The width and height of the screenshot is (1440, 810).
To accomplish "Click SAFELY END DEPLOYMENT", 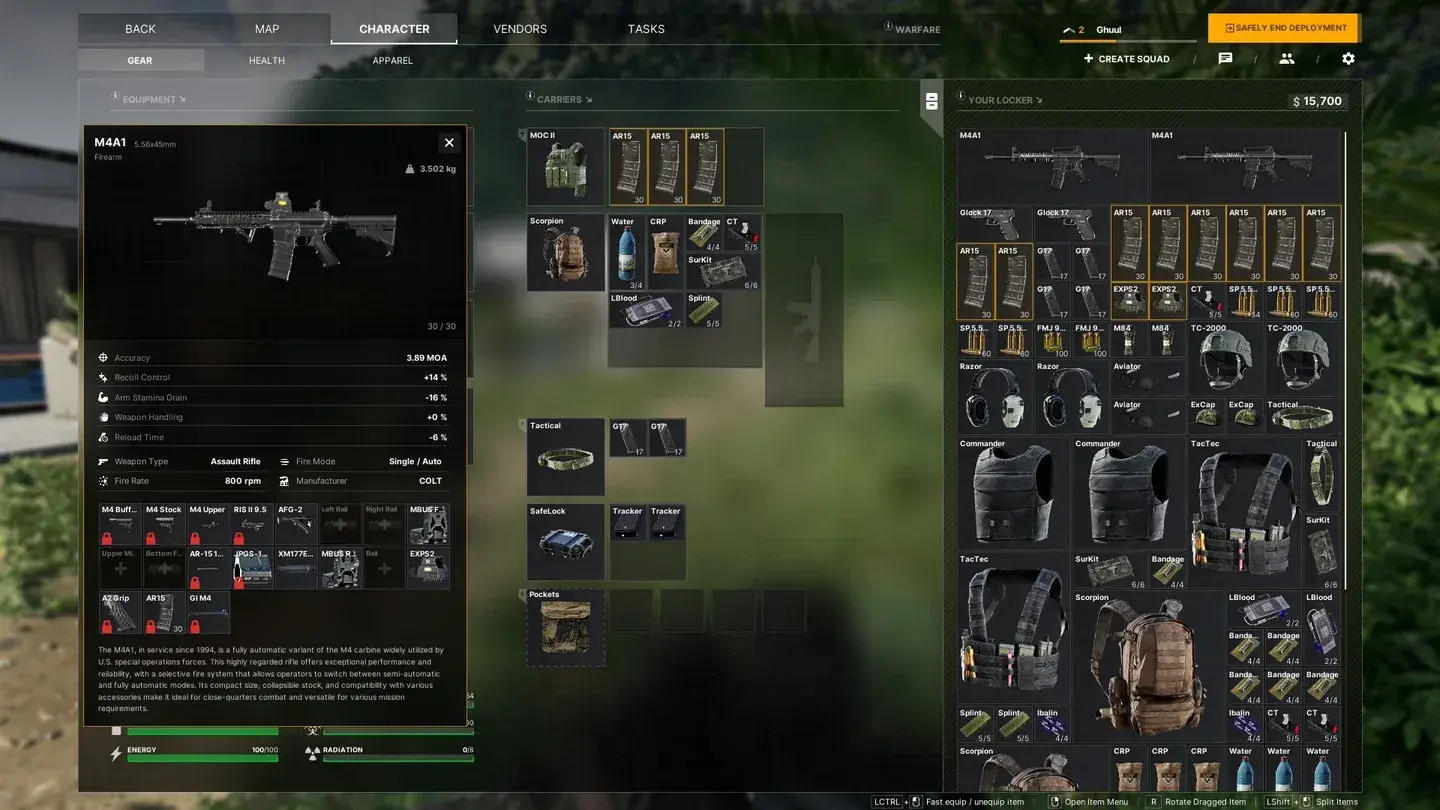I will (1283, 28).
